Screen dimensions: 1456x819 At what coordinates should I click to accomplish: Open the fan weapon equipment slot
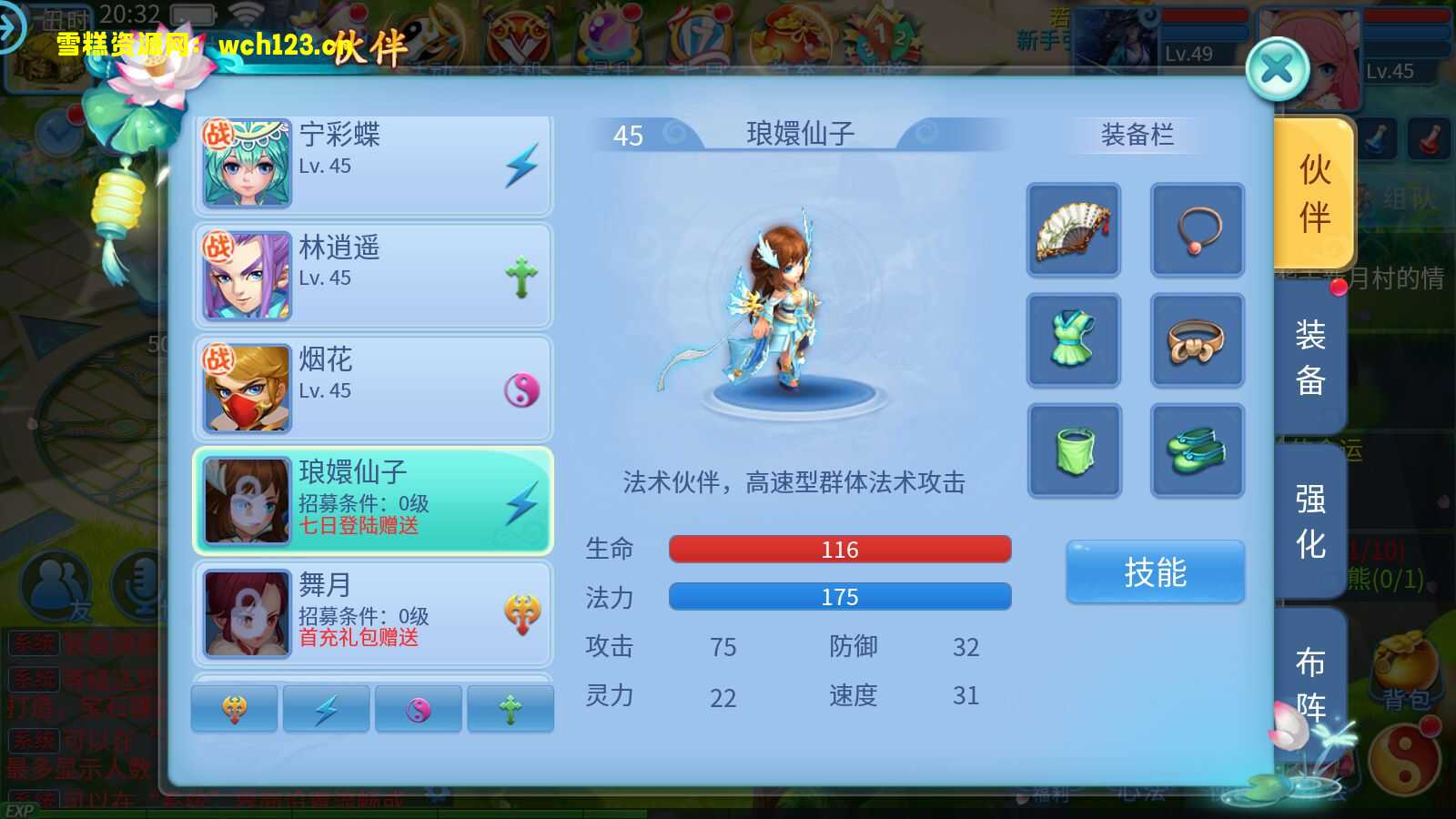pos(1074,230)
